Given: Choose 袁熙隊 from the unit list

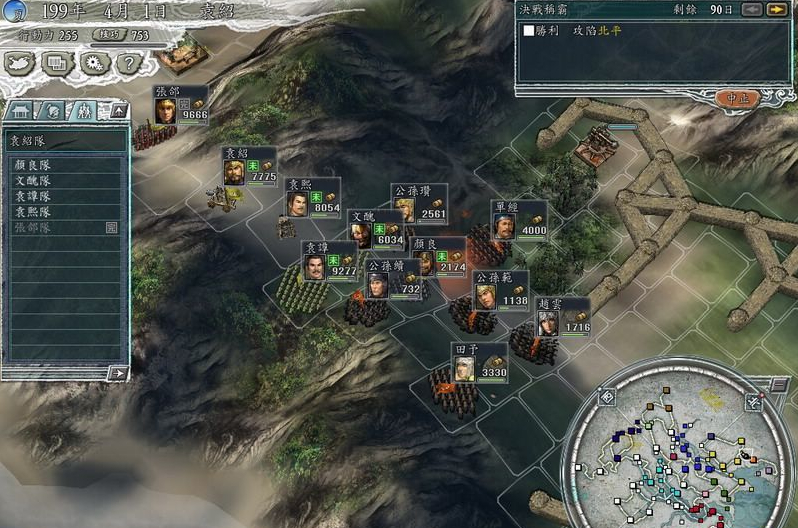Looking at the screenshot, I should click(35, 212).
